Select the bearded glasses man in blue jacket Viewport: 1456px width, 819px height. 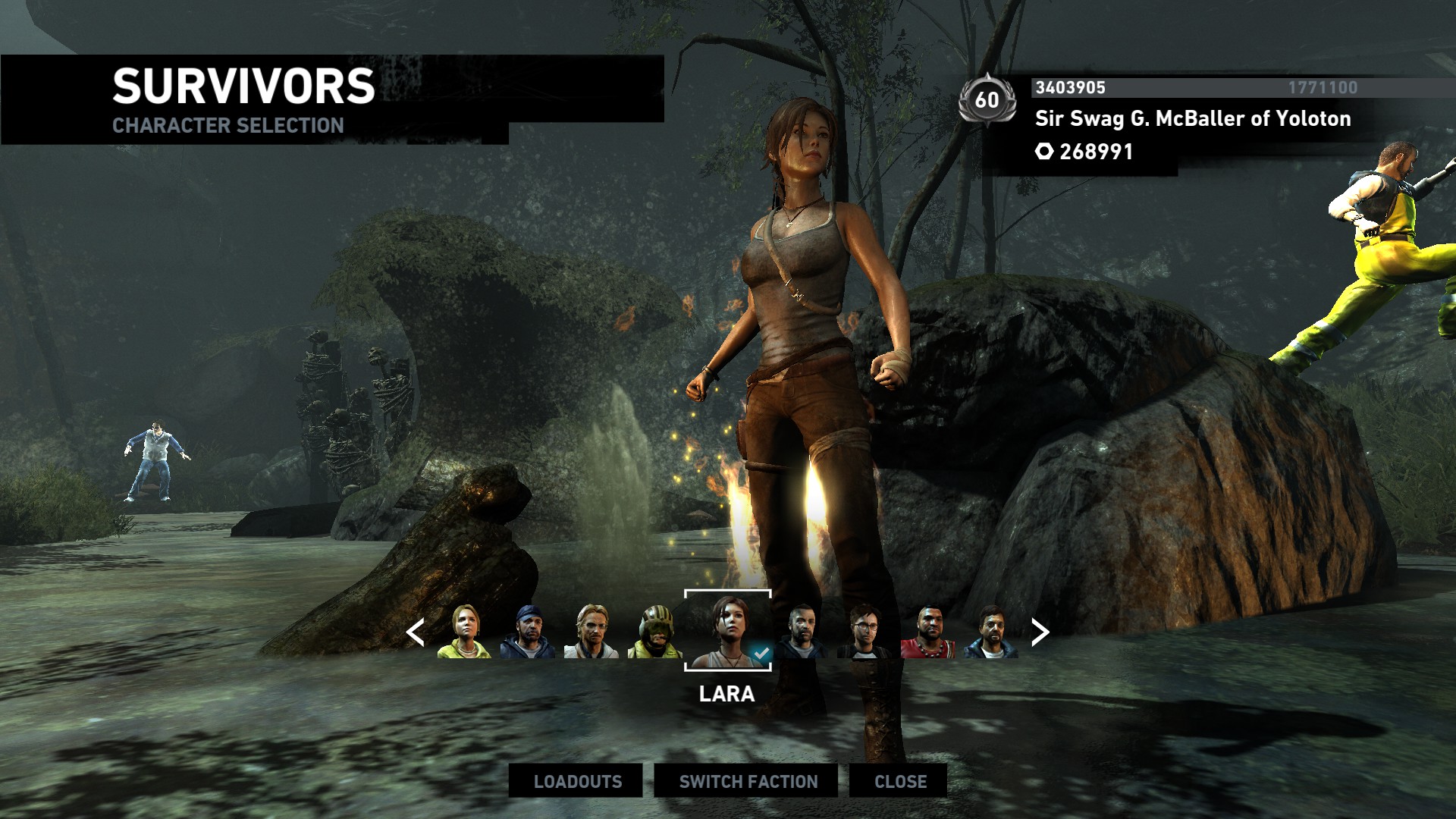[x=990, y=632]
